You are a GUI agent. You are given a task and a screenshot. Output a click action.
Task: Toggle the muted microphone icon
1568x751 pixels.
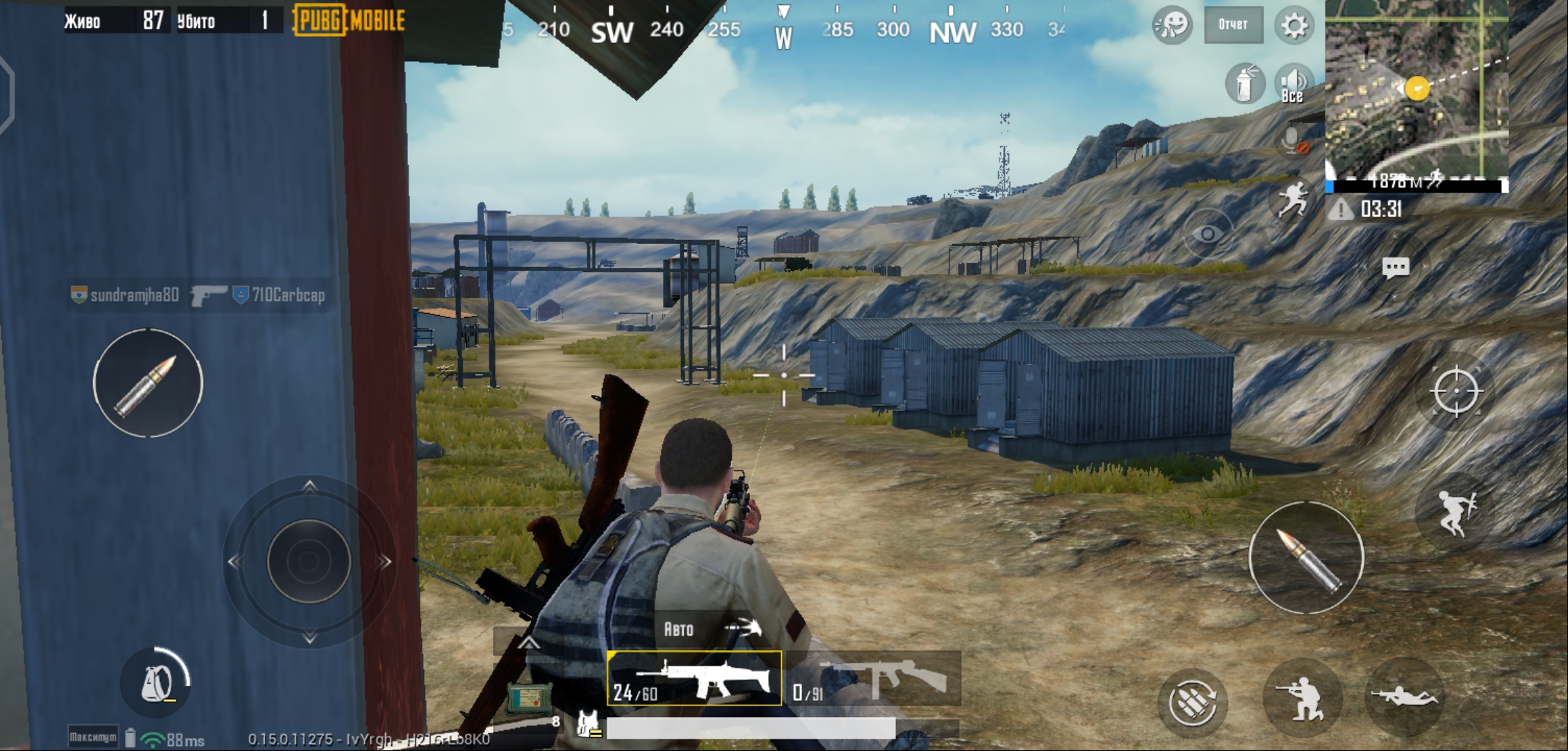(1293, 140)
